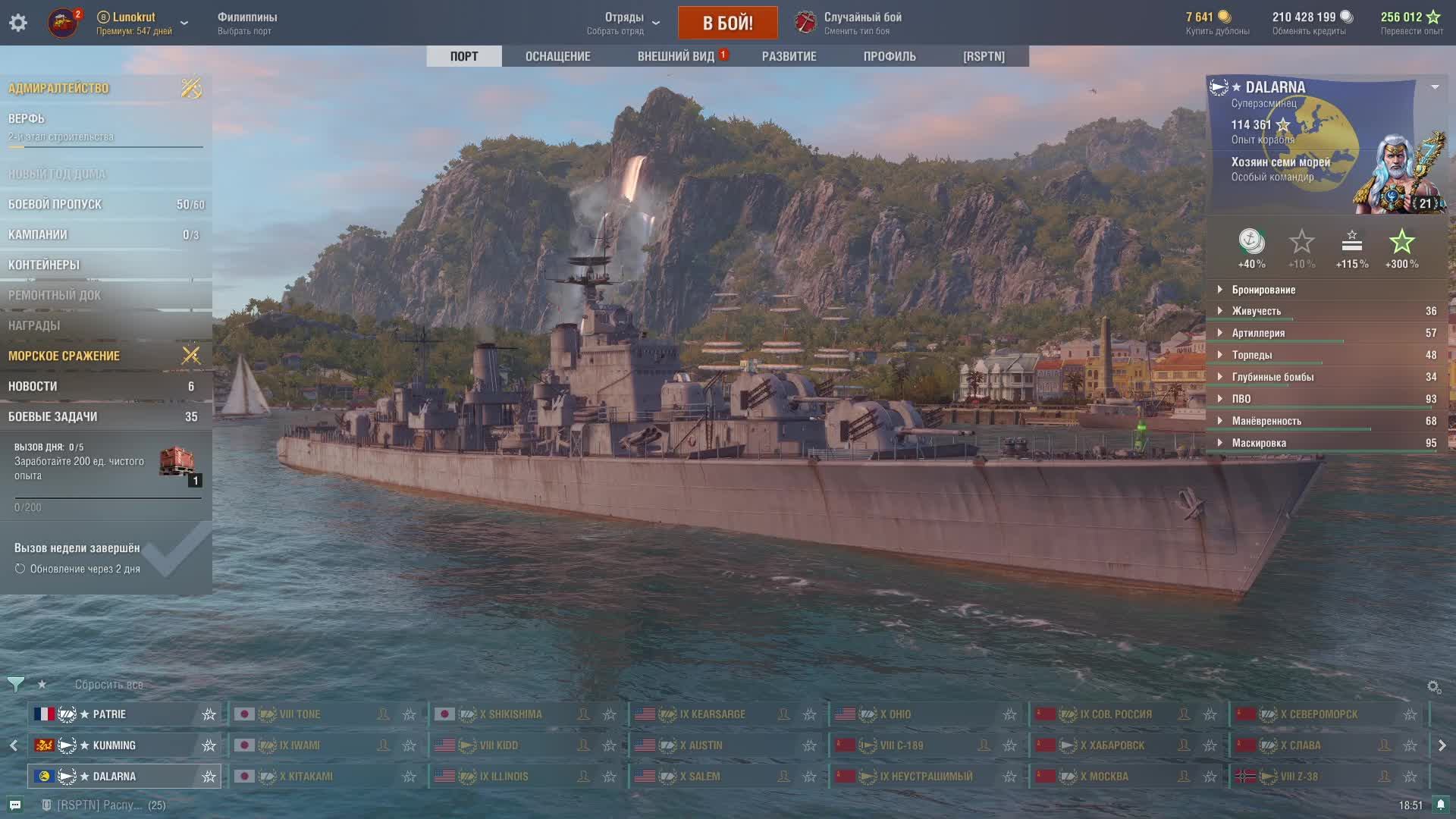This screenshot has width=1456, height=819.
Task: Open the АДМИРАЛТЕЙСТВО menu entry
Action: click(x=59, y=88)
